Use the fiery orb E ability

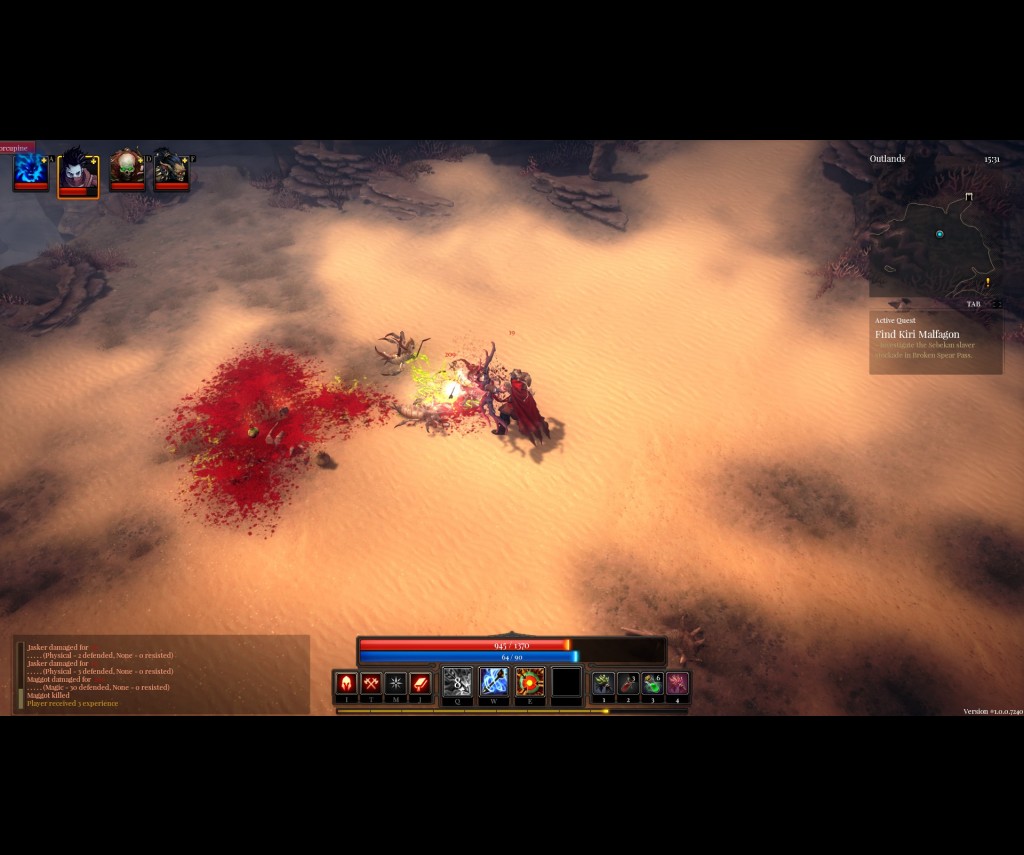(x=530, y=682)
